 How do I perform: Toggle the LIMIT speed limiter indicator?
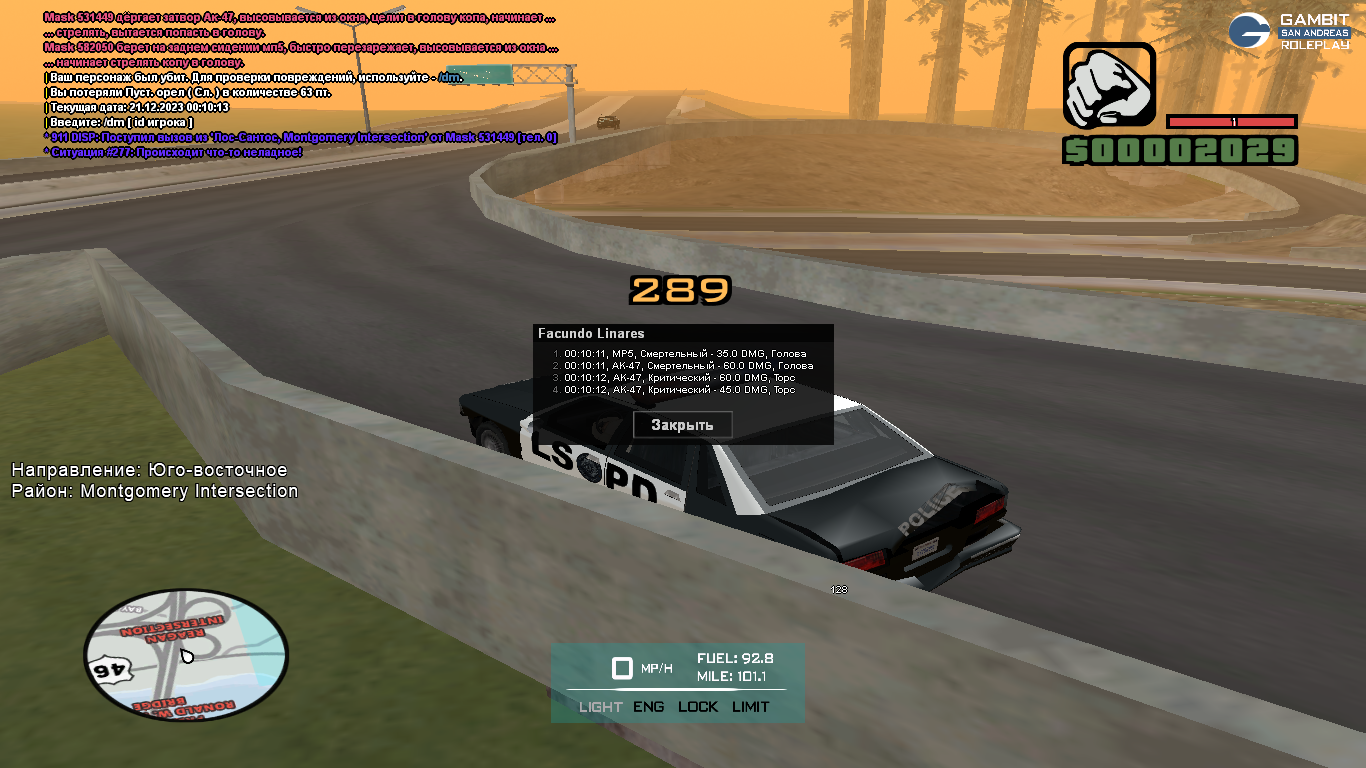point(750,707)
